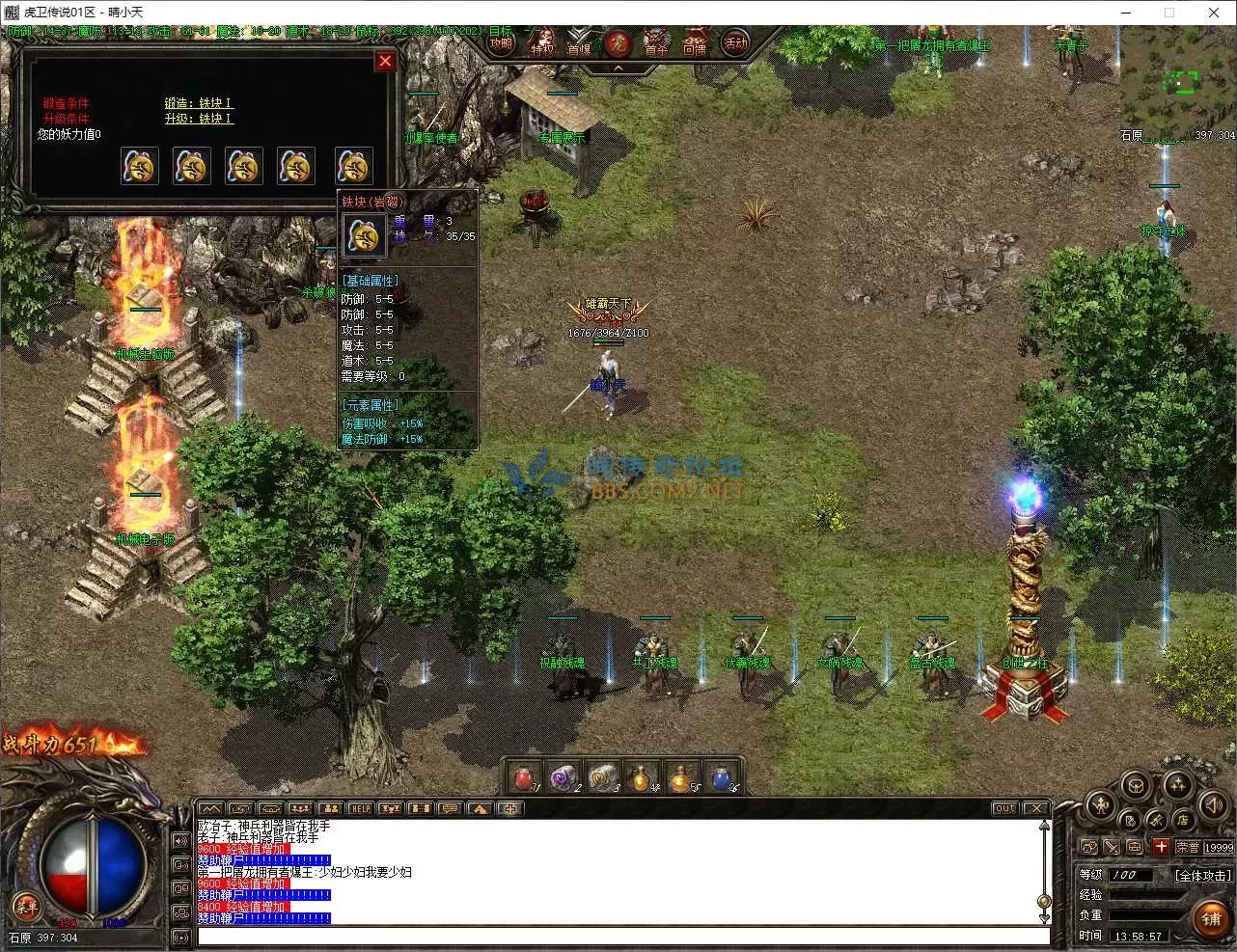Click the OUT button above the chat
The height and width of the screenshot is (952, 1237).
coord(1004,808)
